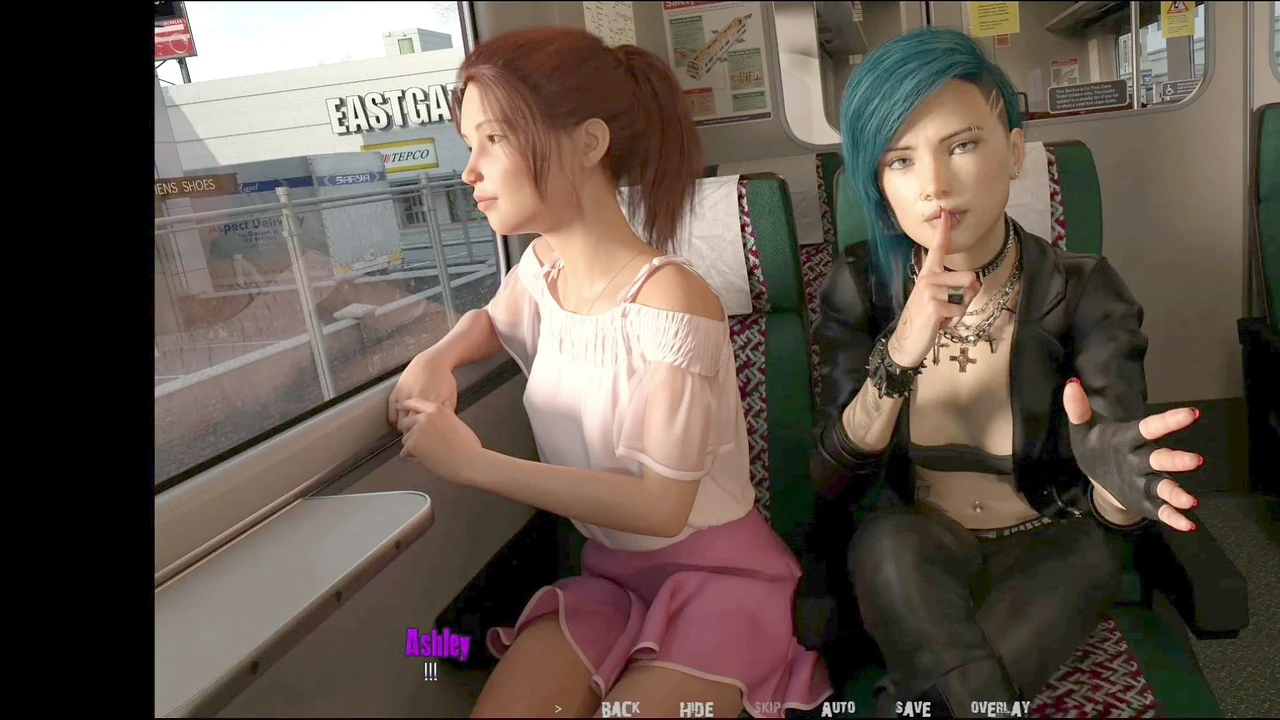Go back to the previous dialogue line
Image resolution: width=1280 pixels, height=720 pixels.
point(620,709)
